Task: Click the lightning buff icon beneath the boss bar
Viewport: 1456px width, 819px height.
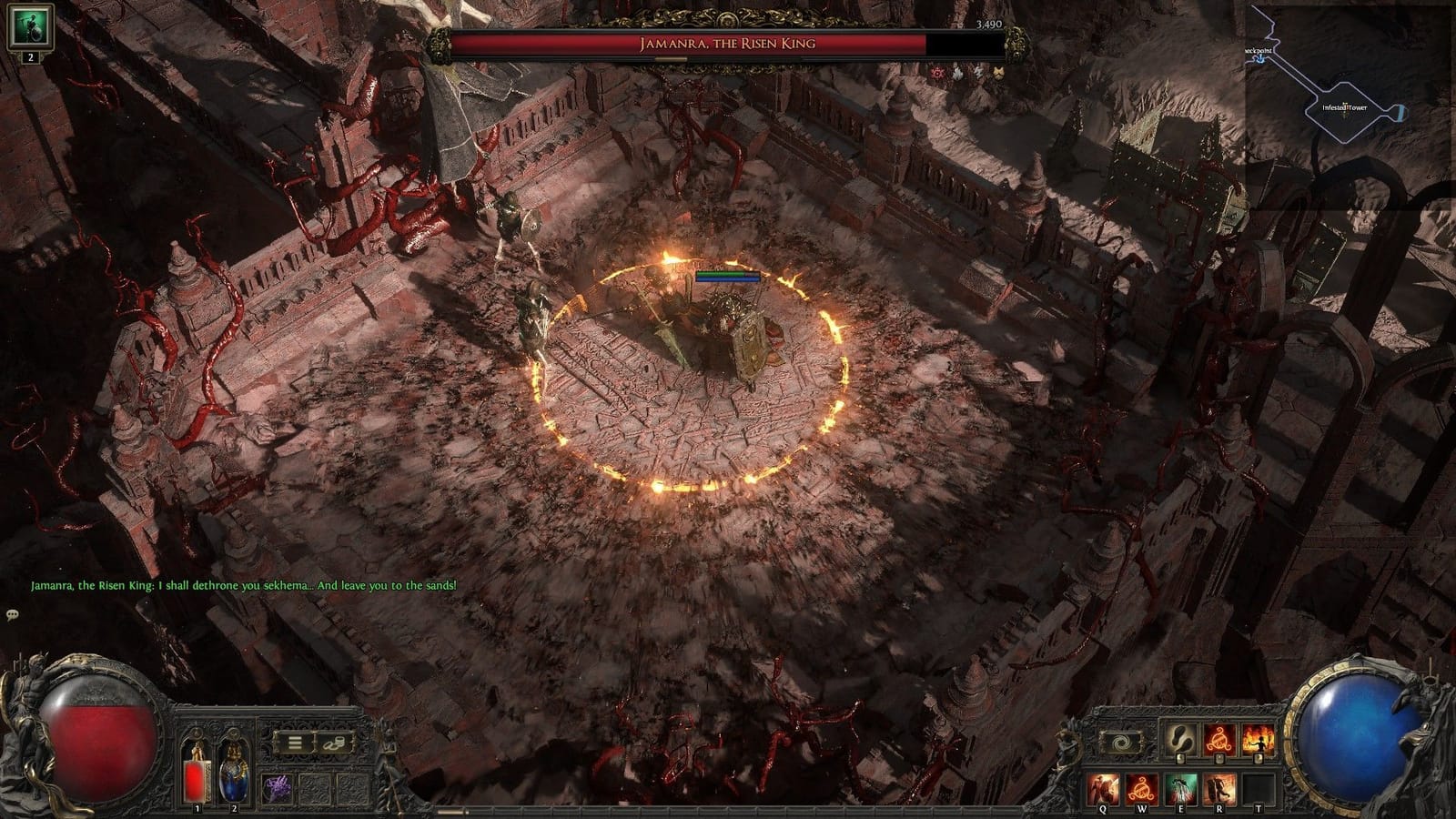Action: pyautogui.click(x=979, y=72)
